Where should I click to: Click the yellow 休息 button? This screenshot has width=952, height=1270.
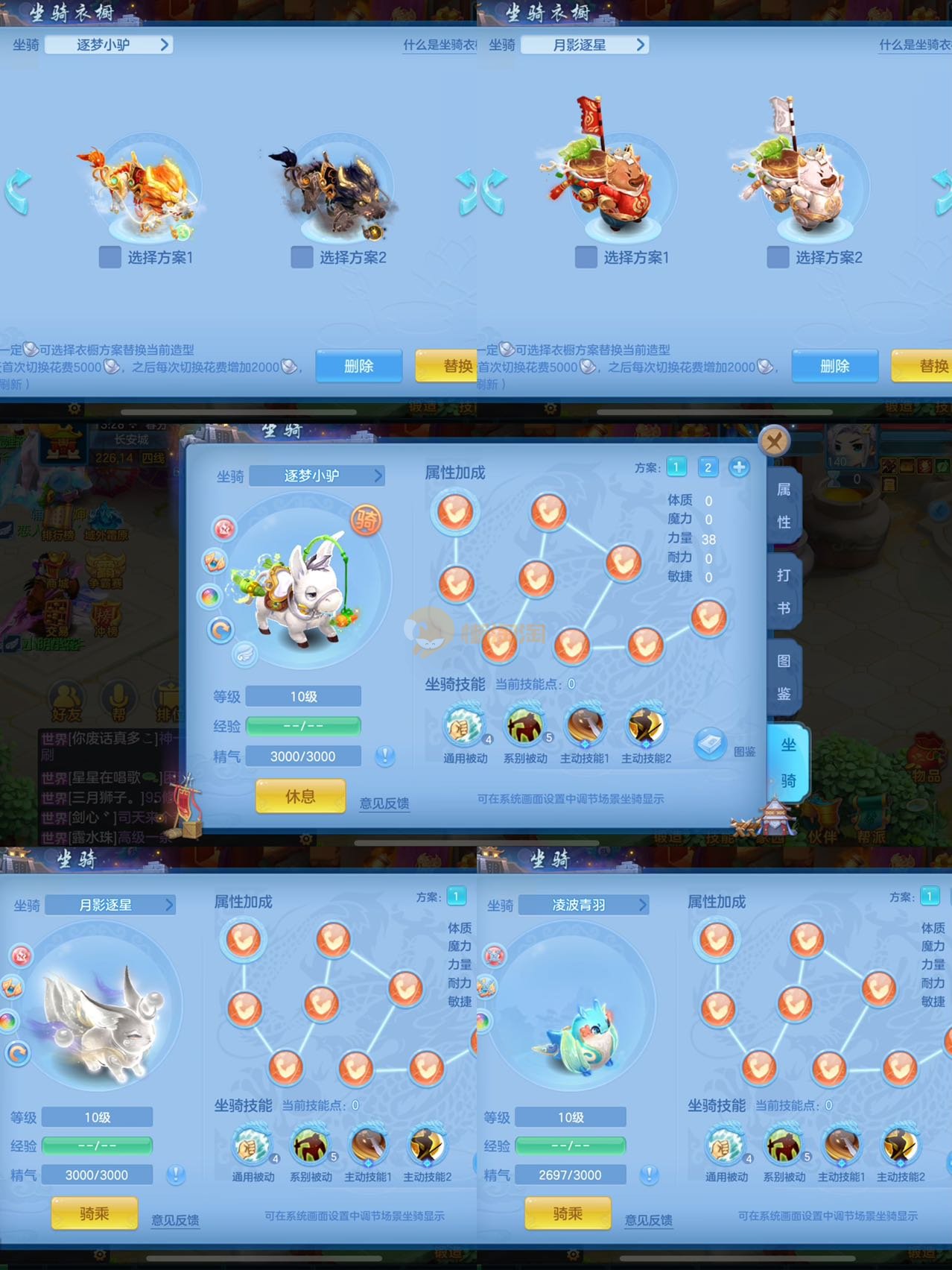pos(300,797)
